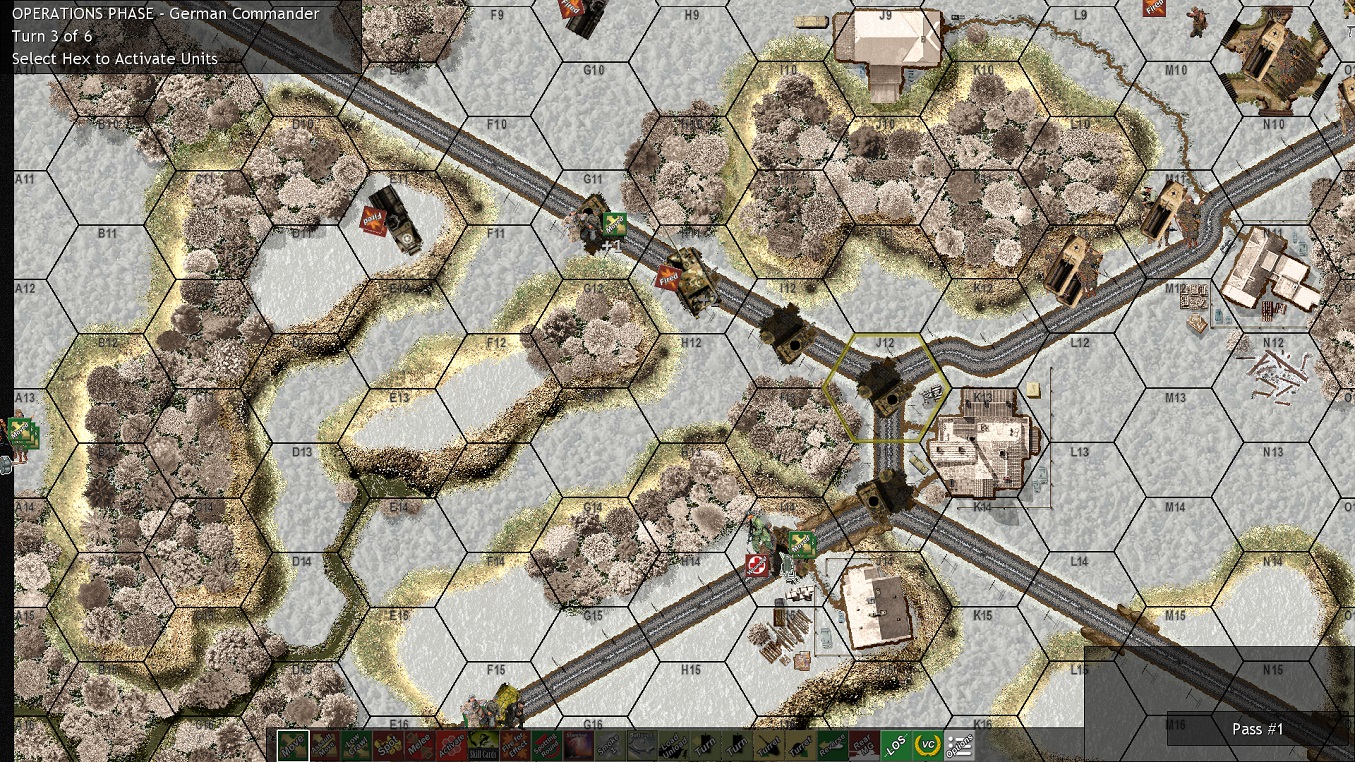This screenshot has height=762, width=1355.
Task: Select the Melee combat icon
Action: pyautogui.click(x=418, y=745)
